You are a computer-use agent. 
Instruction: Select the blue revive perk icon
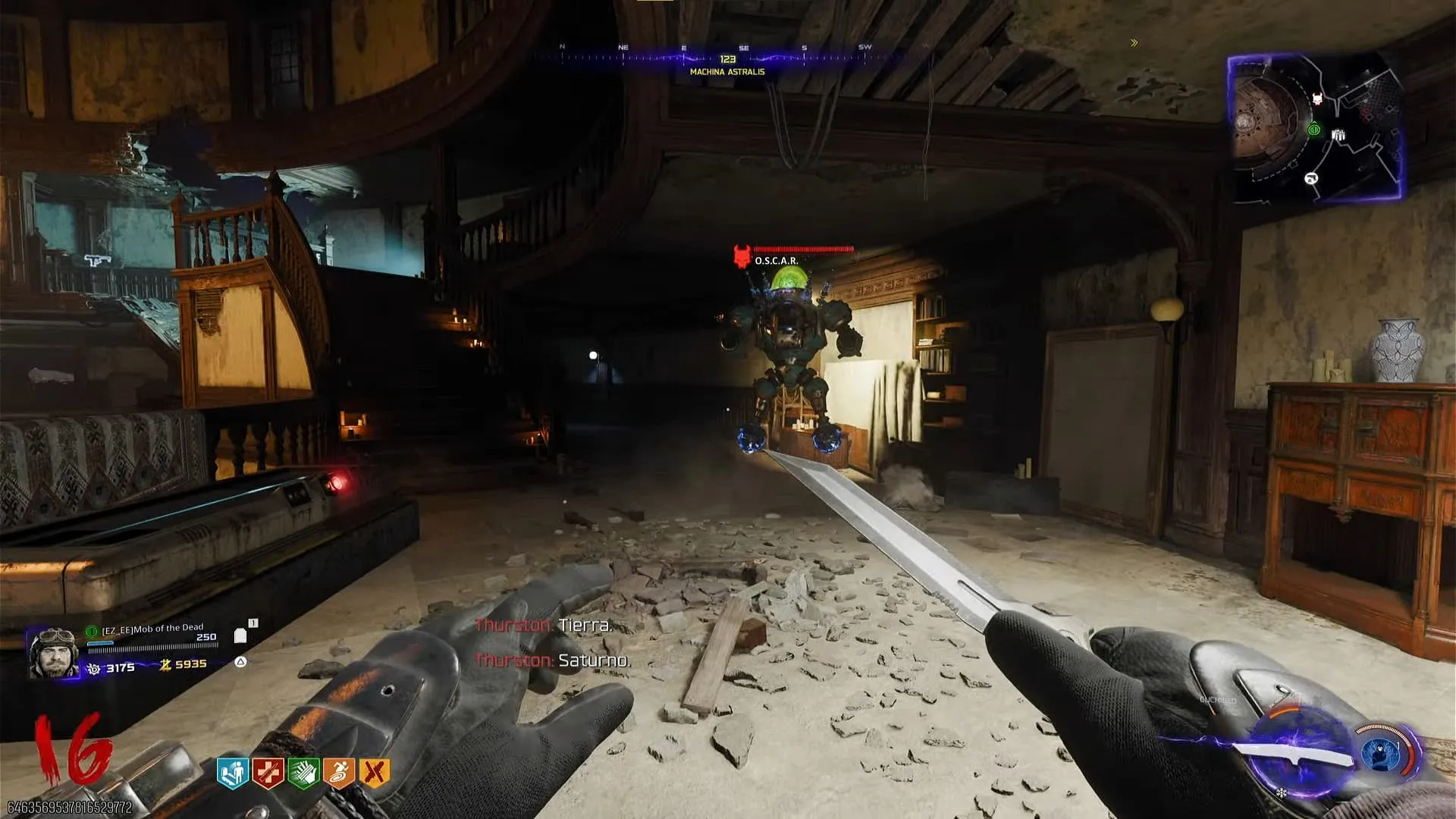pos(232,773)
